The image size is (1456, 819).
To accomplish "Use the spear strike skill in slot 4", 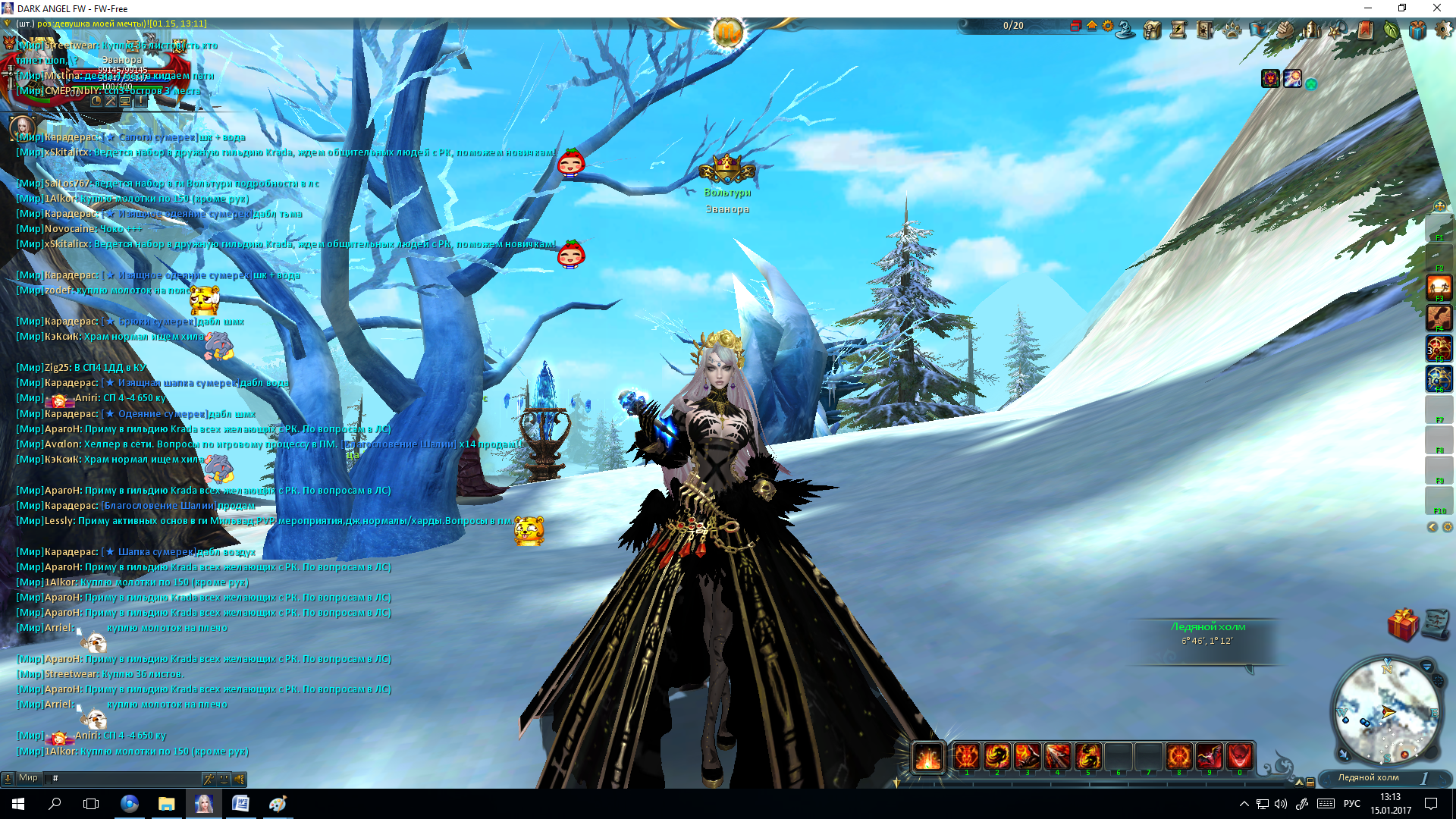I will click(1057, 756).
